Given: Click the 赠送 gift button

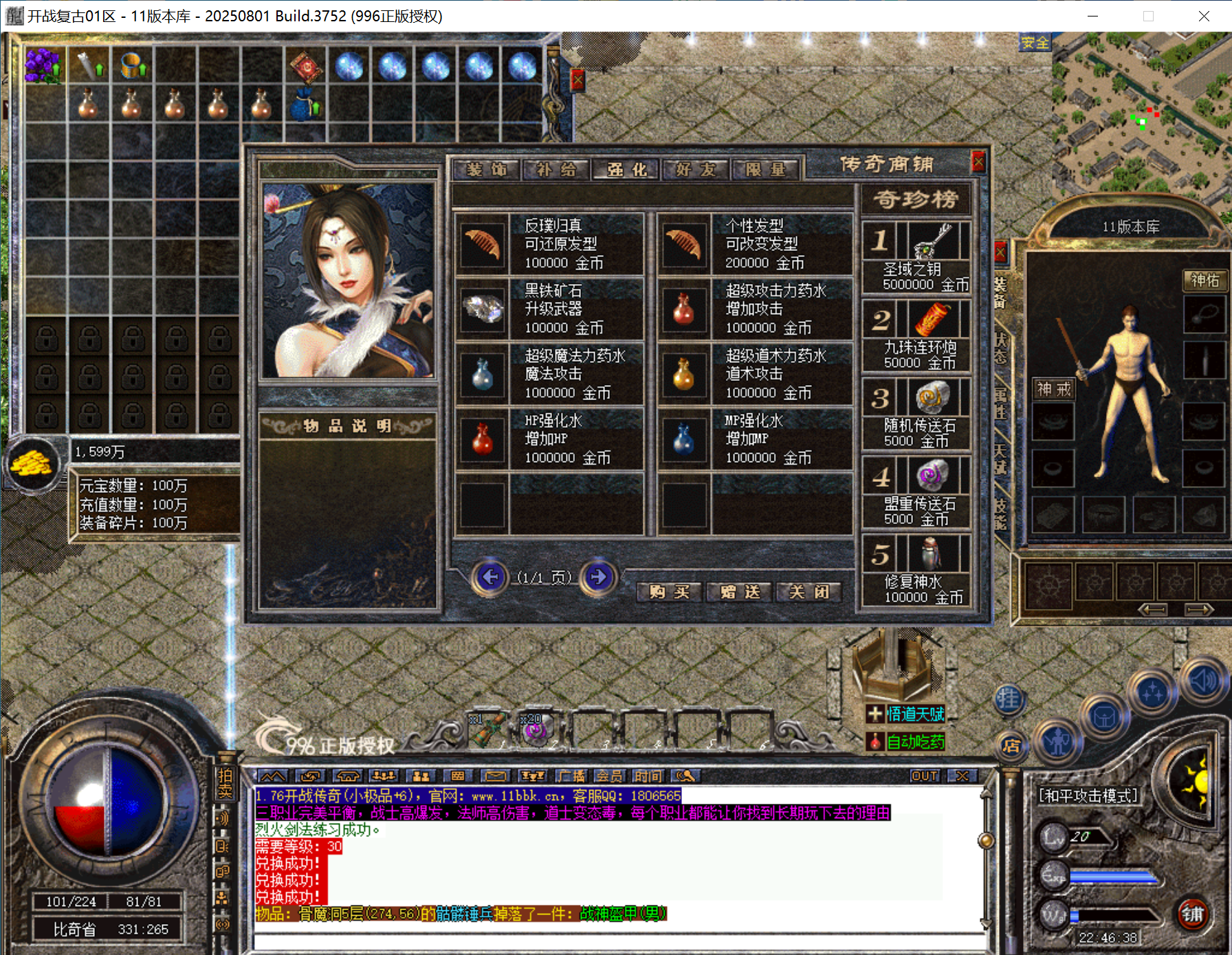Looking at the screenshot, I should (x=740, y=591).
